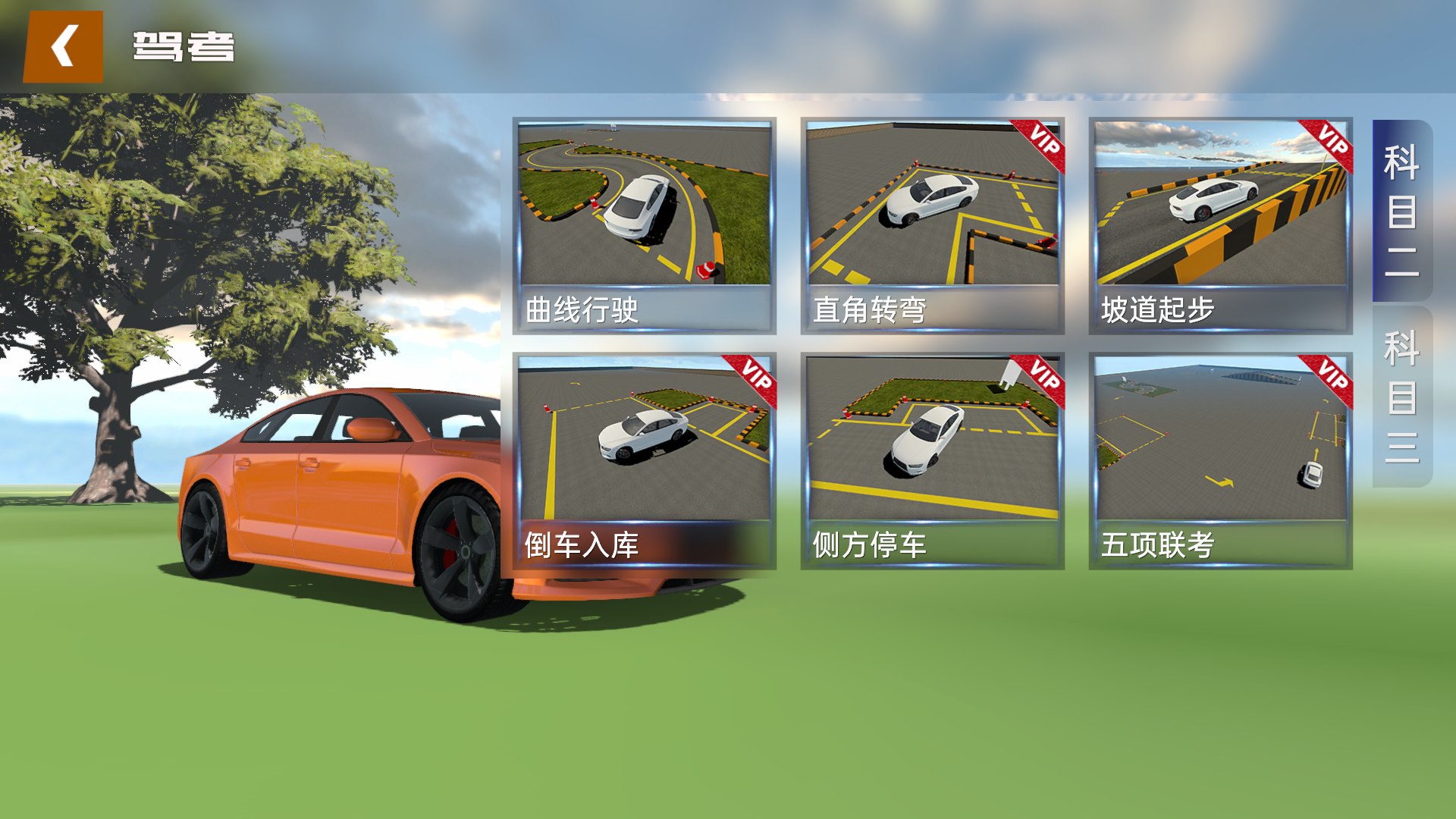The width and height of the screenshot is (1456, 819).
Task: Tap the 曲线行驶 label text
Action: pos(584,307)
